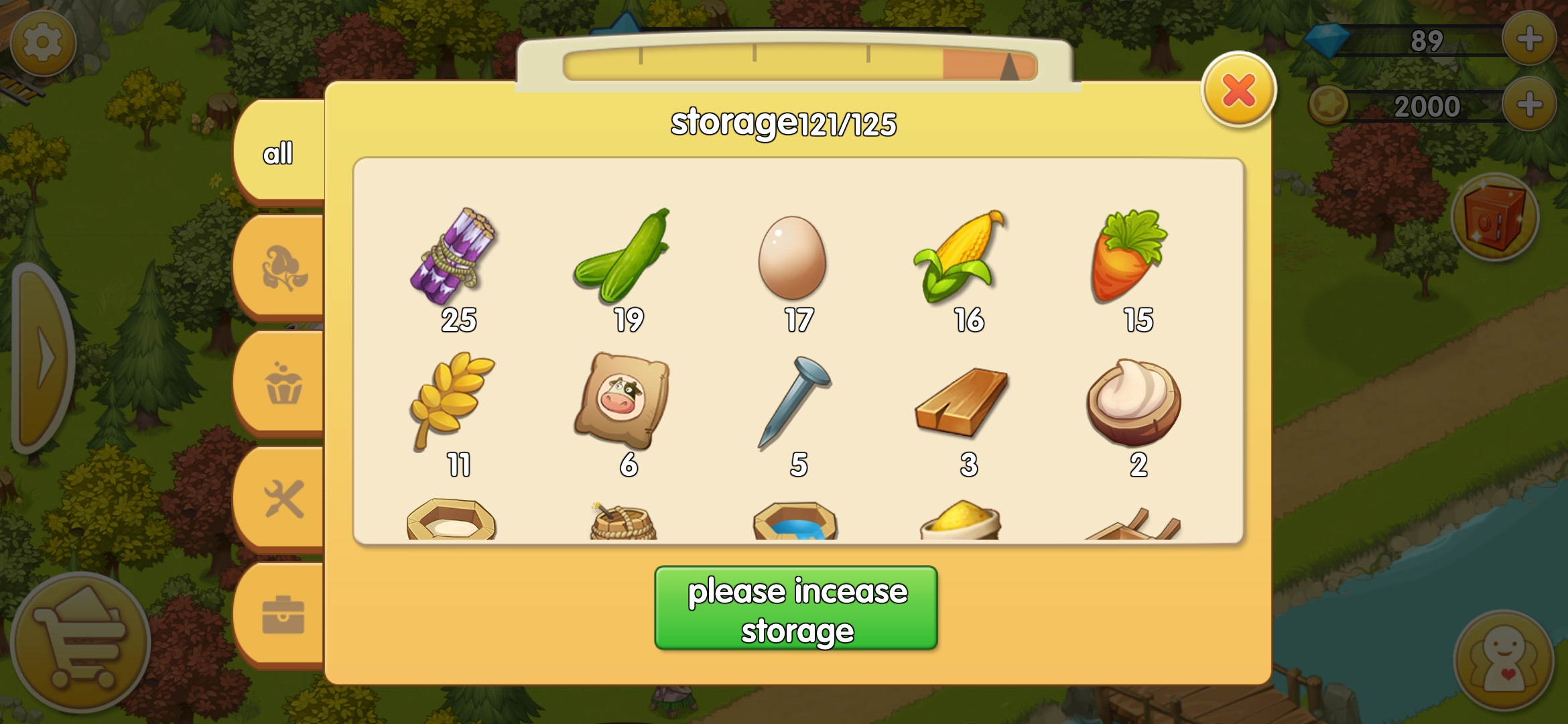The image size is (1568, 724).
Task: Add more diamonds with the plus button
Action: coord(1528,39)
